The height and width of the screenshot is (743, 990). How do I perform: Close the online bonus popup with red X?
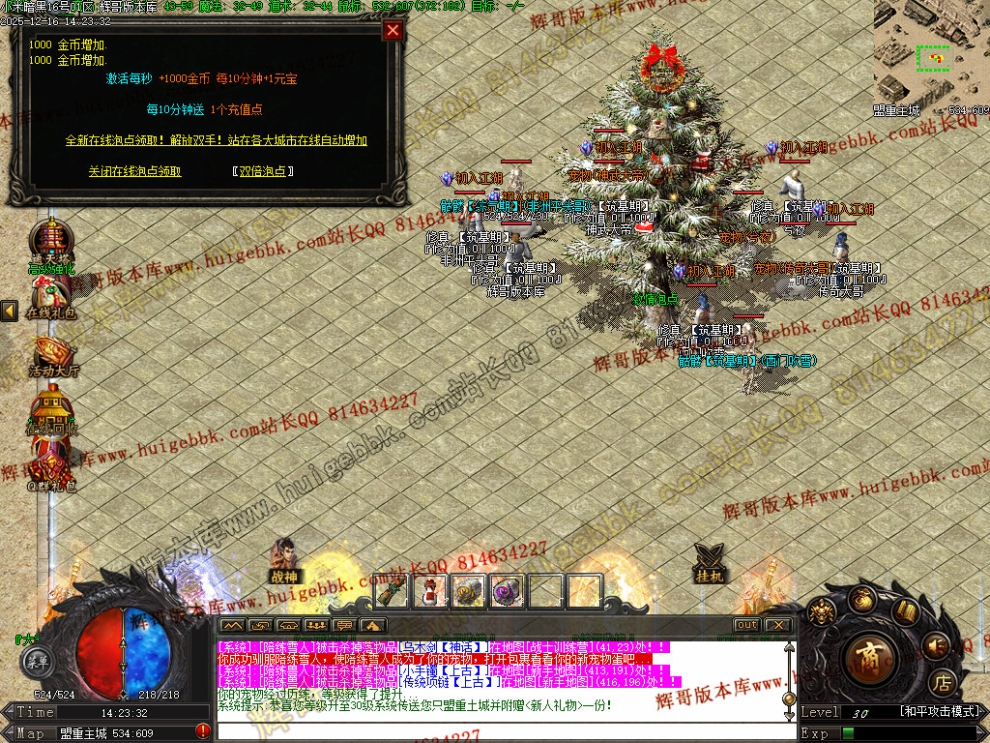pos(393,30)
